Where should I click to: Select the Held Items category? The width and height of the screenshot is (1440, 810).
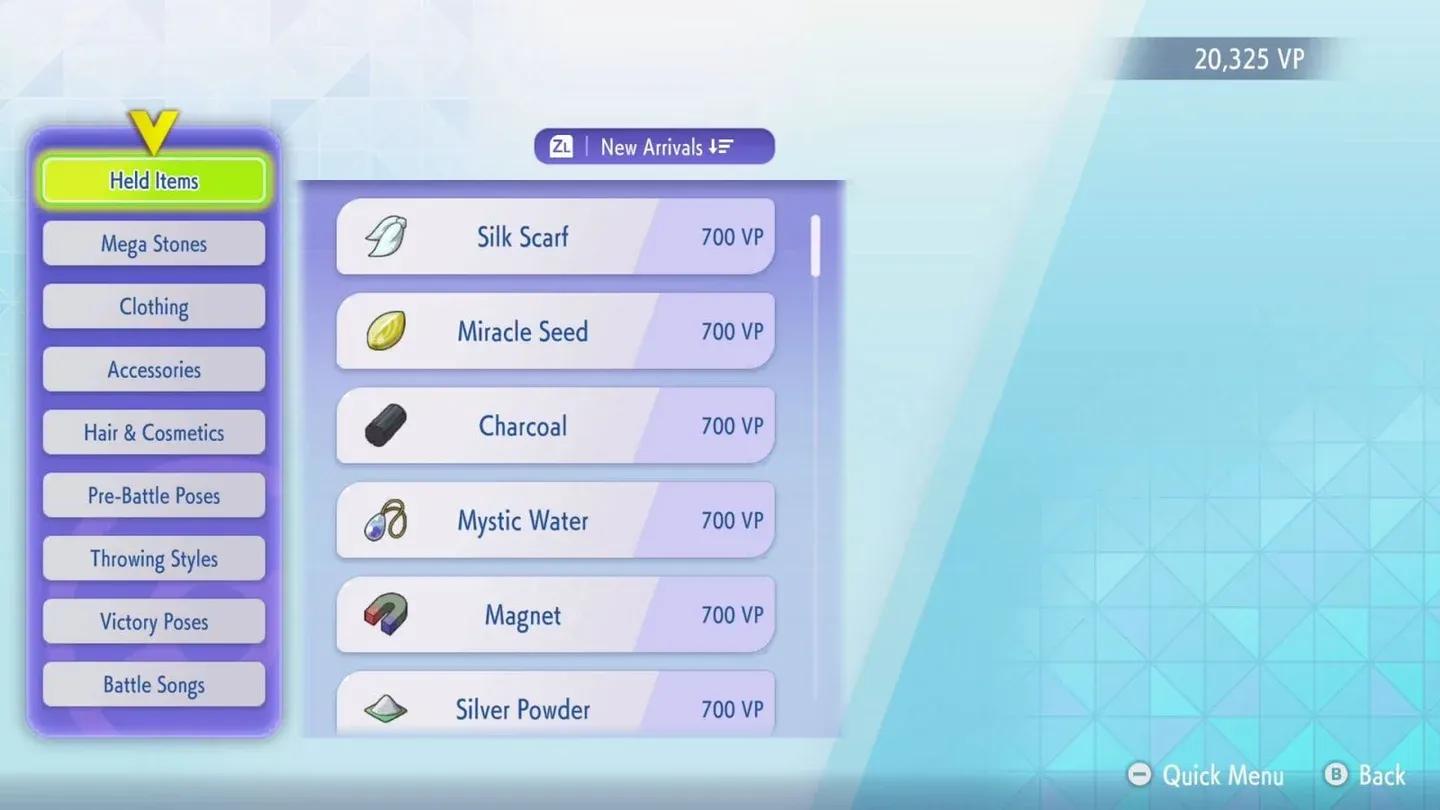153,180
